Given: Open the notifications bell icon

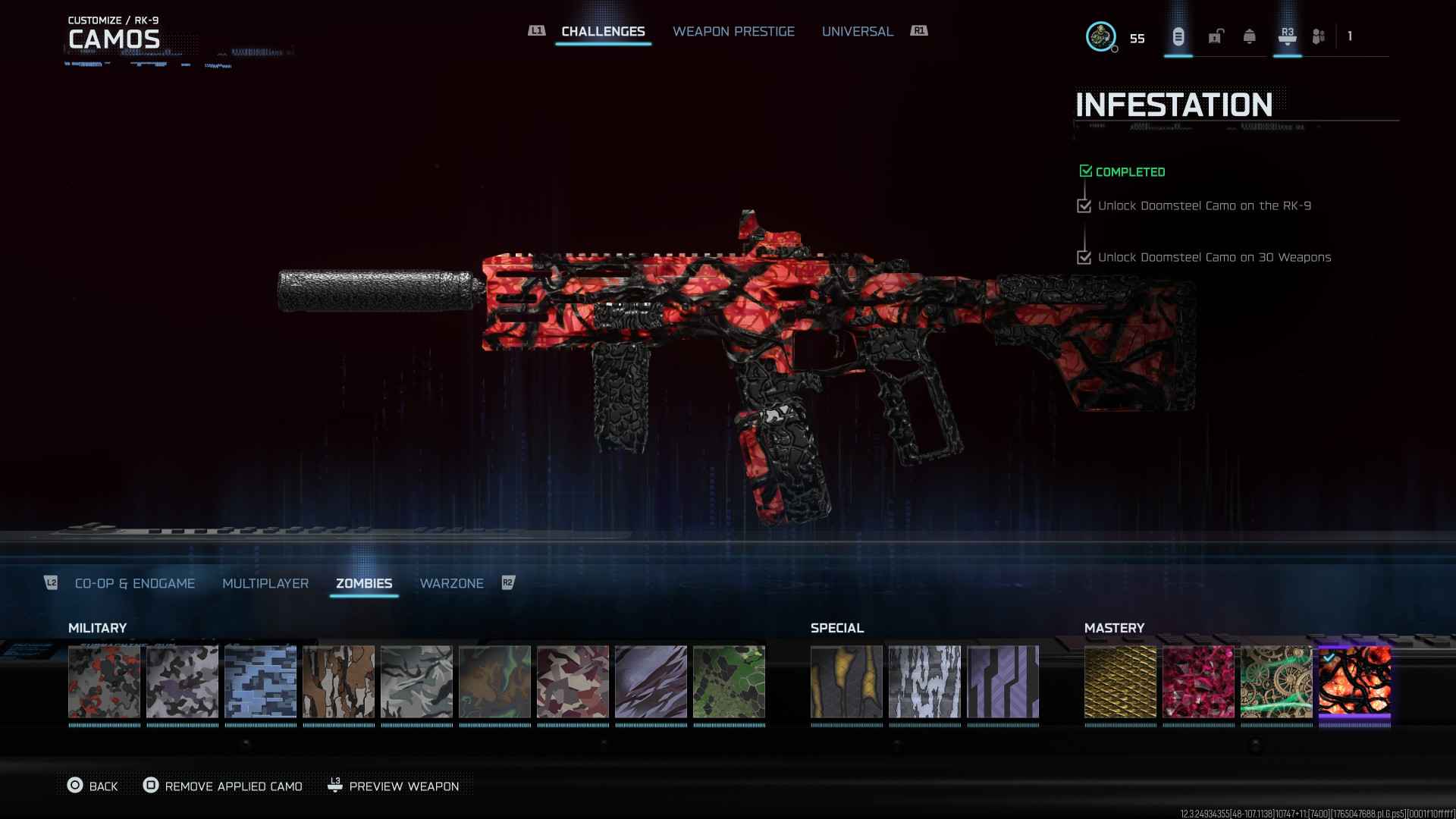Looking at the screenshot, I should pyautogui.click(x=1249, y=36).
